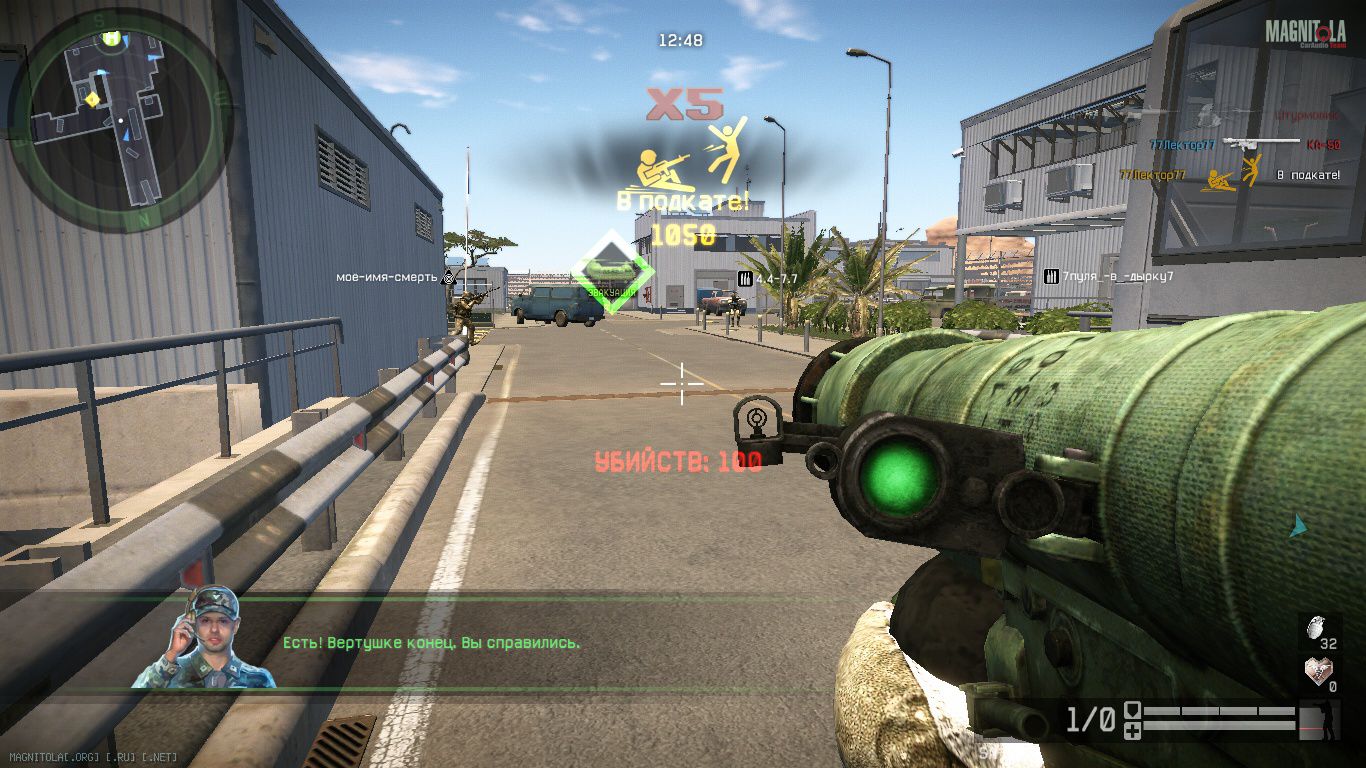The image size is (1366, 768).
Task: Click the commander portrait in the radio message
Action: pos(204,640)
